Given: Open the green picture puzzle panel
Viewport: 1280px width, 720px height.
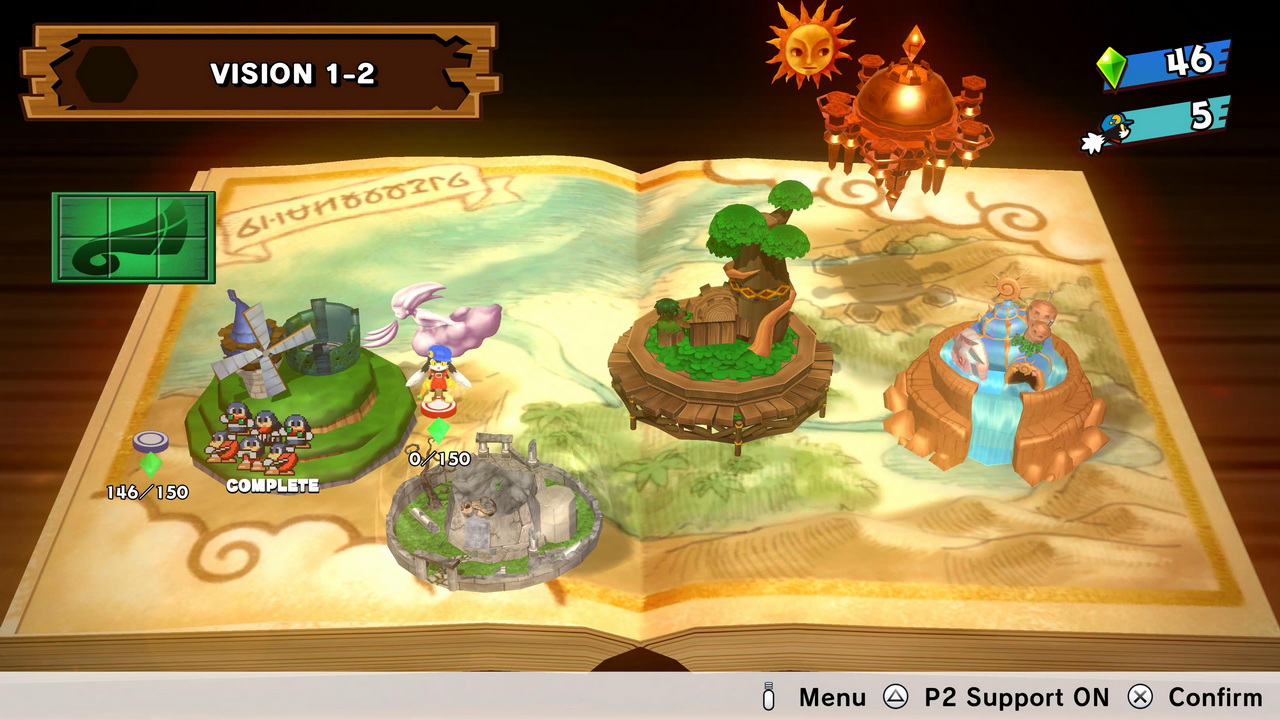Looking at the screenshot, I should (134, 237).
